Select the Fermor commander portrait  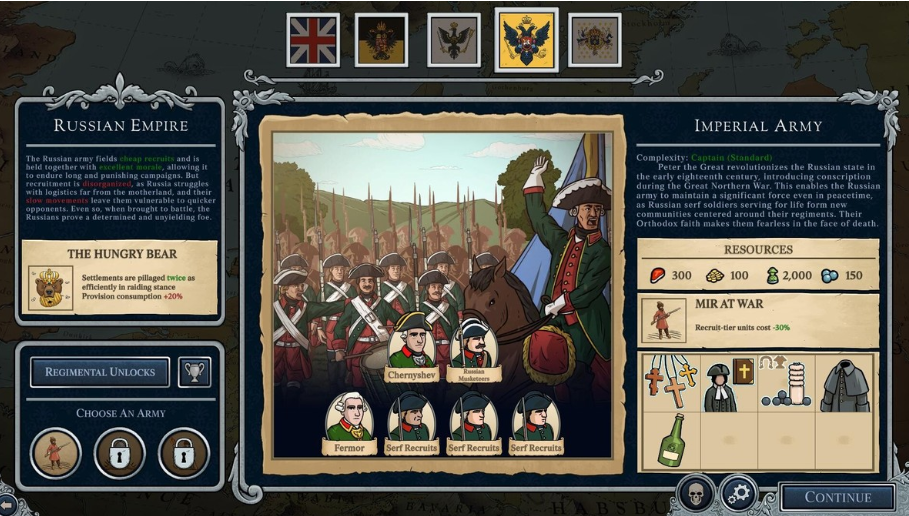point(350,422)
